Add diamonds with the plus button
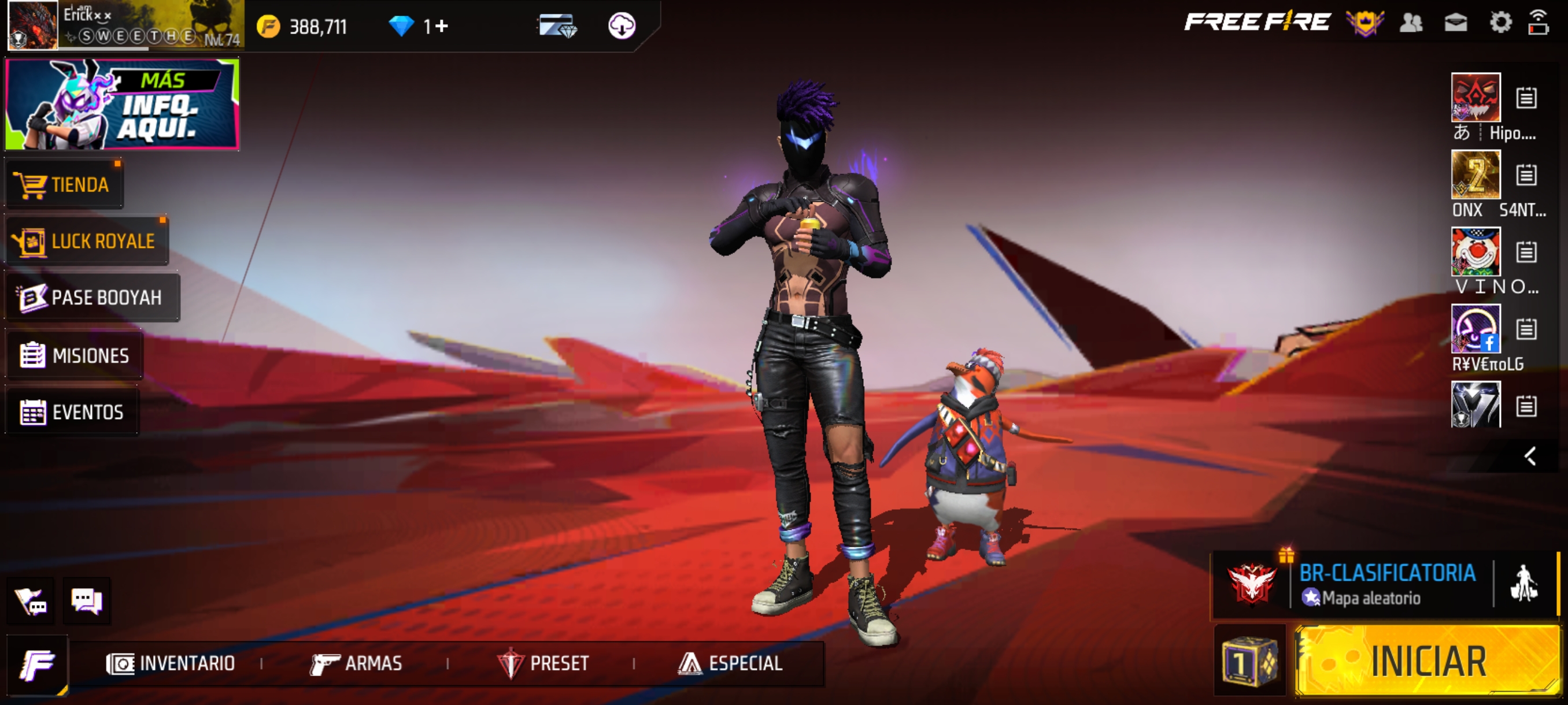Viewport: 1568px width, 705px height. pyautogui.click(x=442, y=26)
